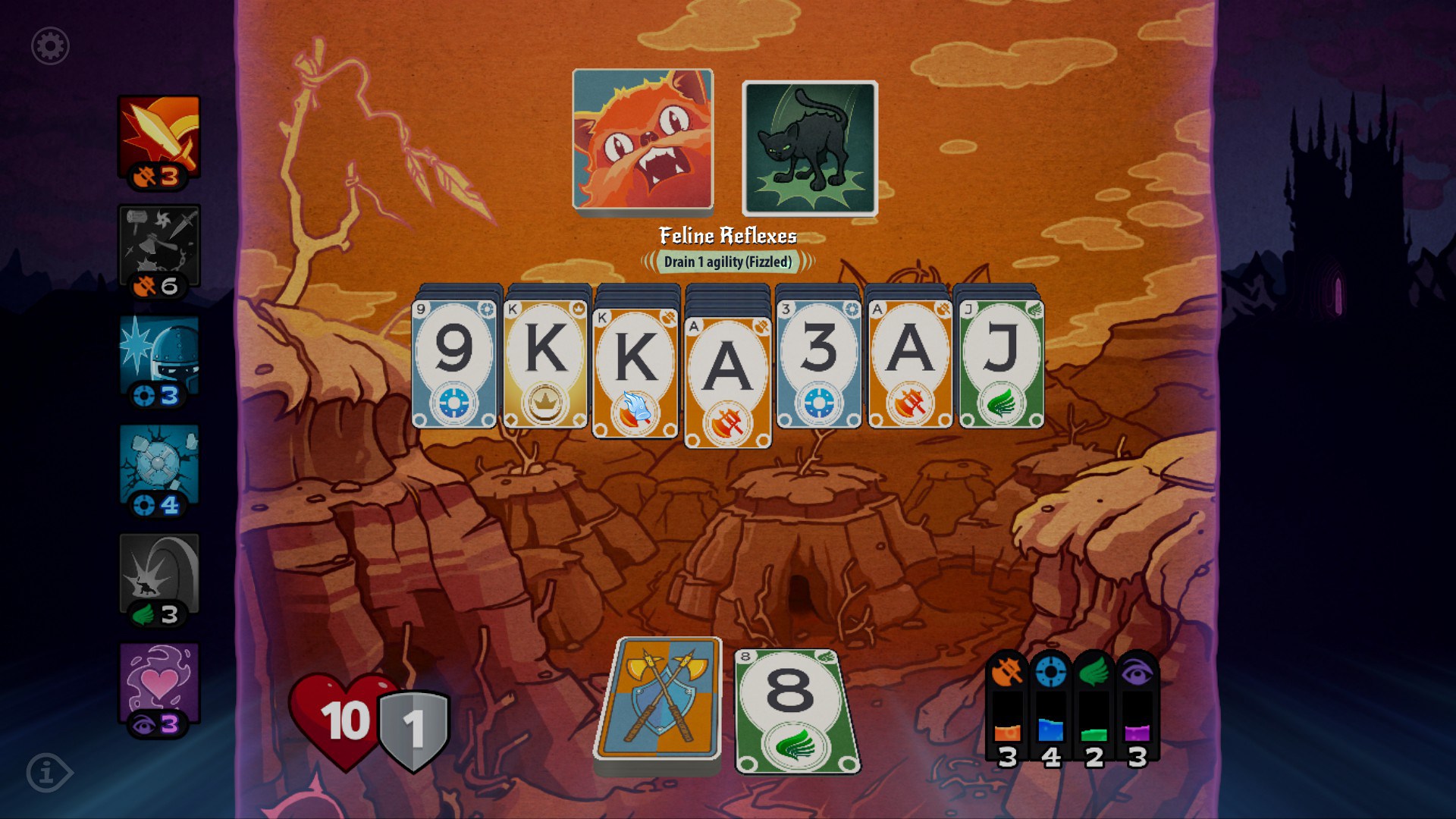The width and height of the screenshot is (1456, 819).
Task: Cast the pink heart healing spell
Action: tap(159, 686)
